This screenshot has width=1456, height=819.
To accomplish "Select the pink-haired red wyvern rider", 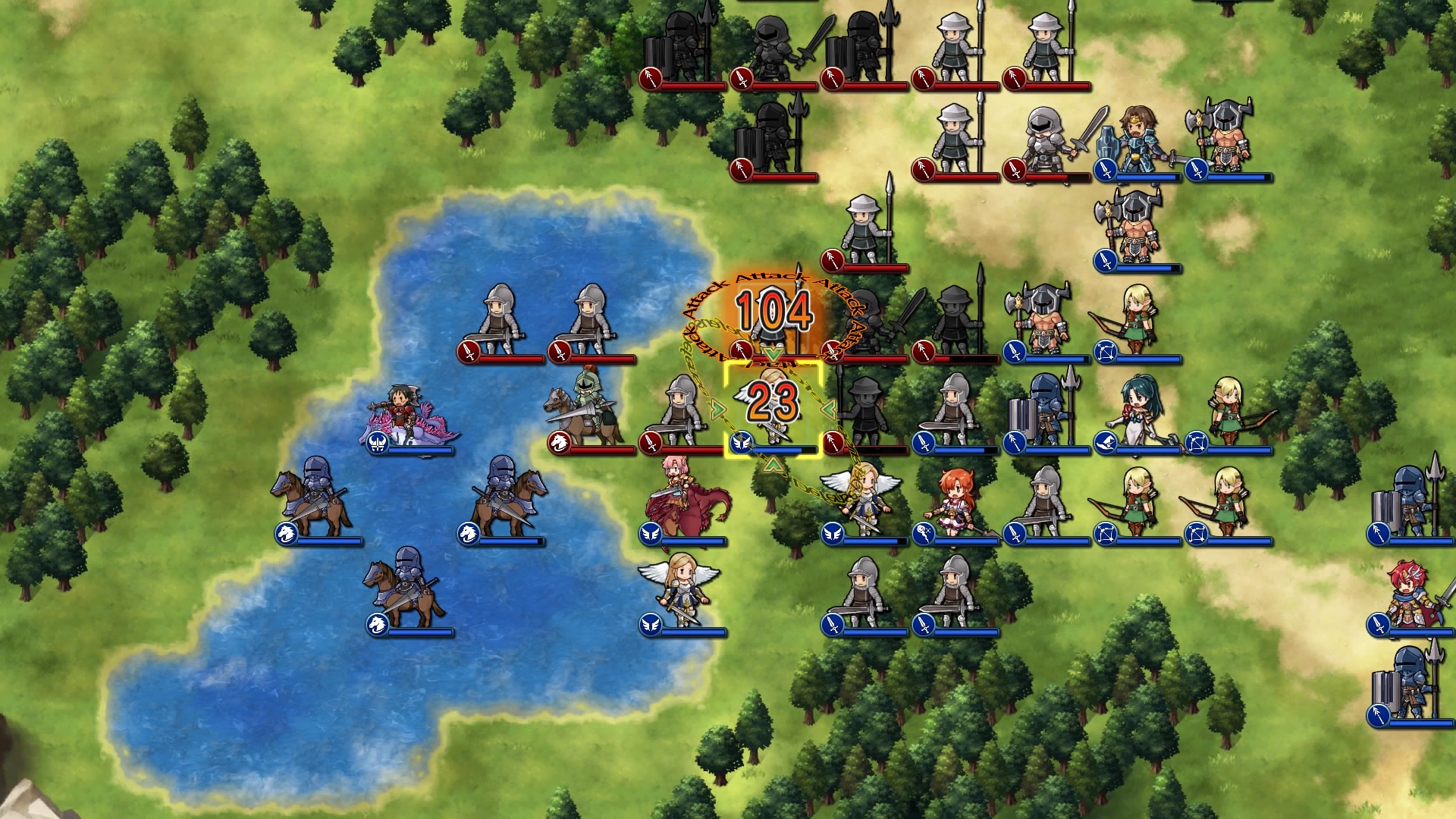I will point(681,500).
